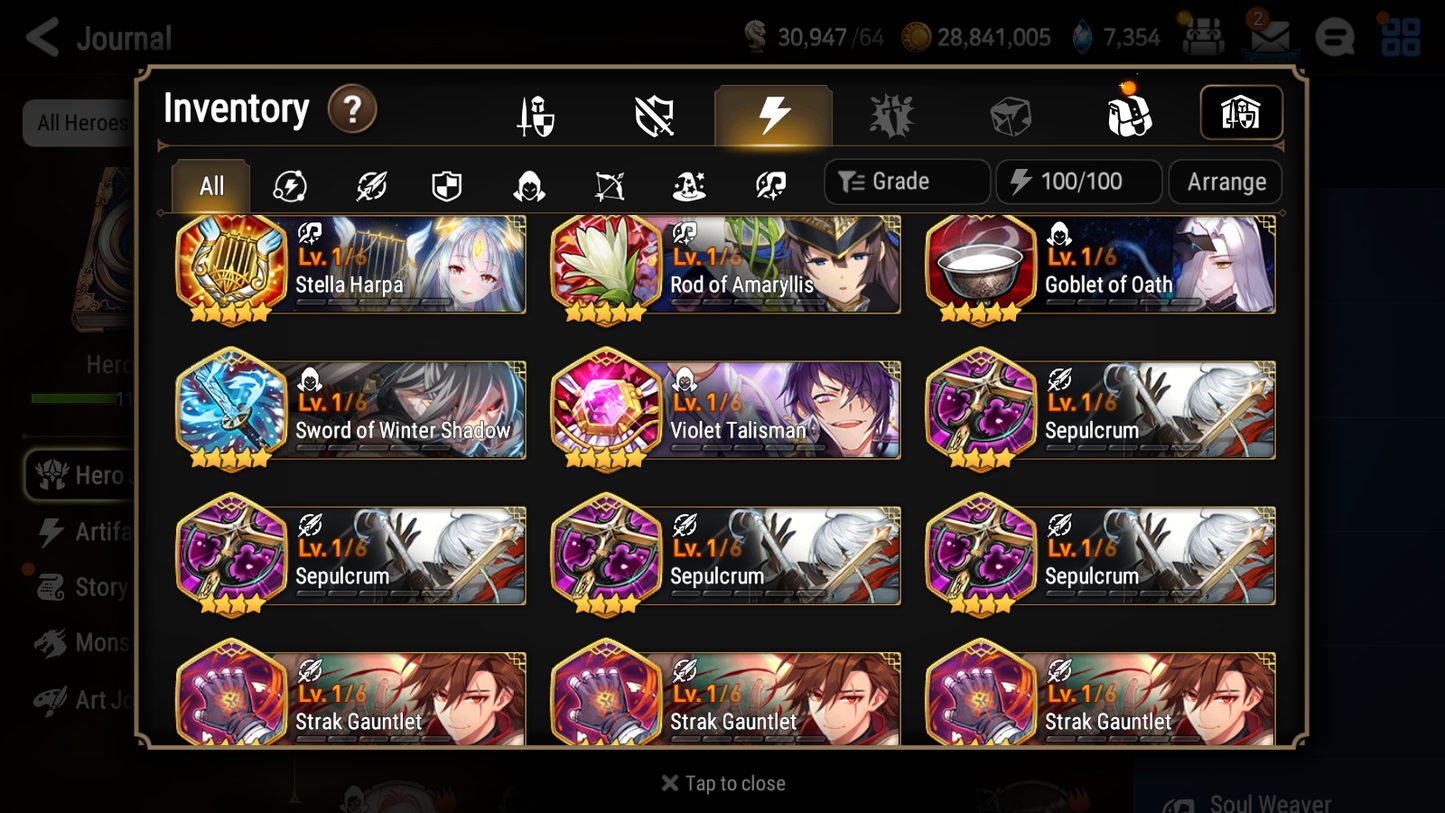Open the artifact storage building icon
The width and height of the screenshot is (1445, 813).
point(1240,113)
